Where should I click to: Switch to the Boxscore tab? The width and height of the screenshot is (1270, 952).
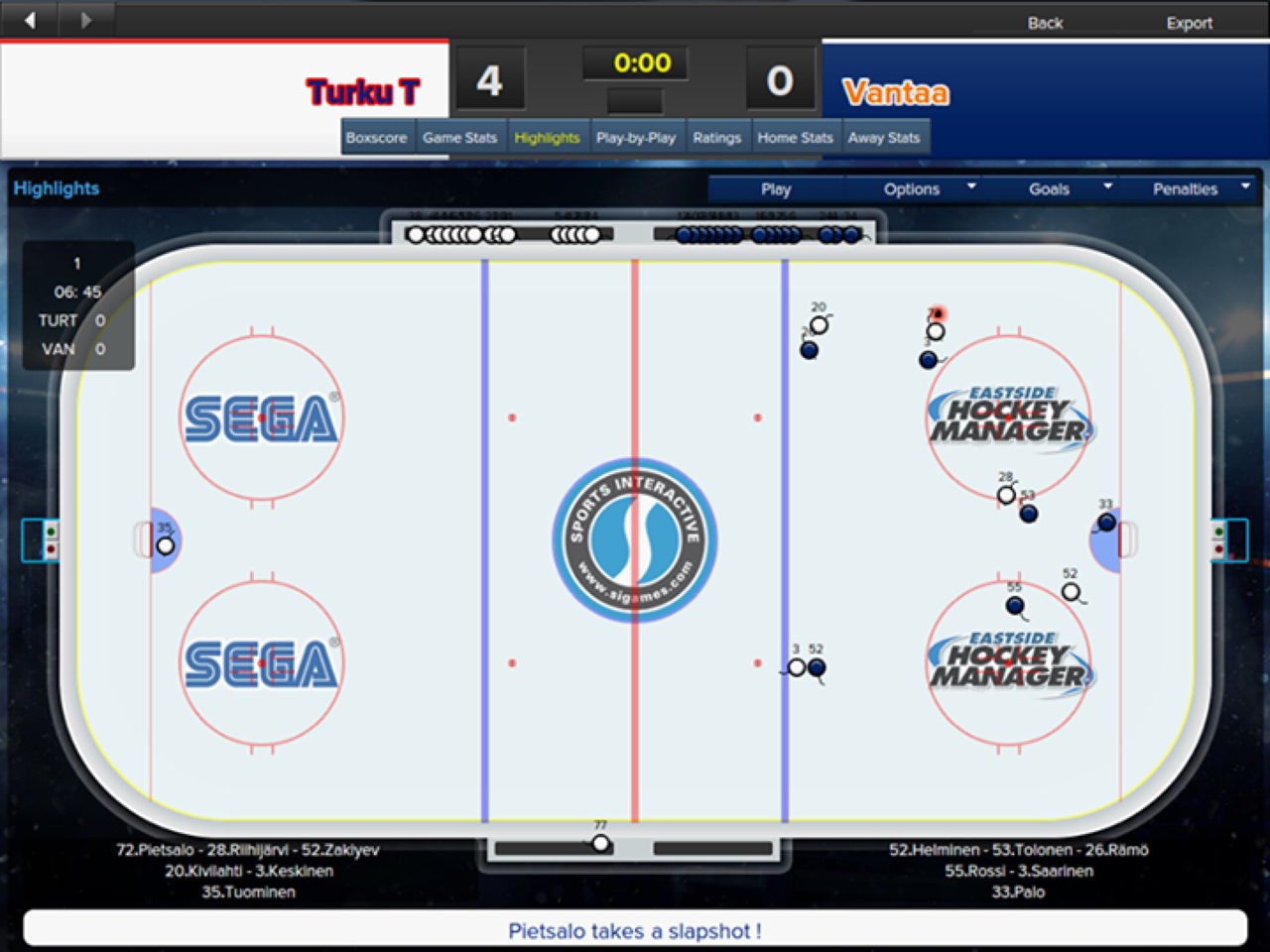[377, 137]
